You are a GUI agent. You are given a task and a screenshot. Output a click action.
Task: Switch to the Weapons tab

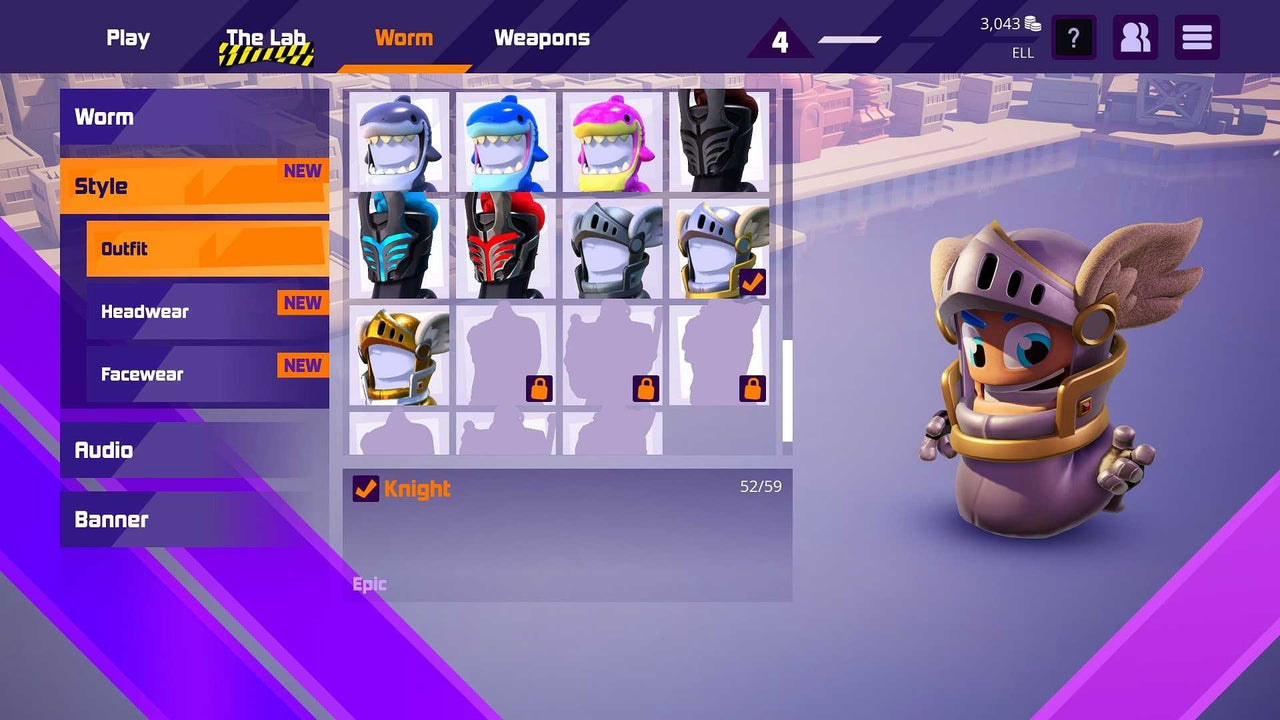point(541,38)
